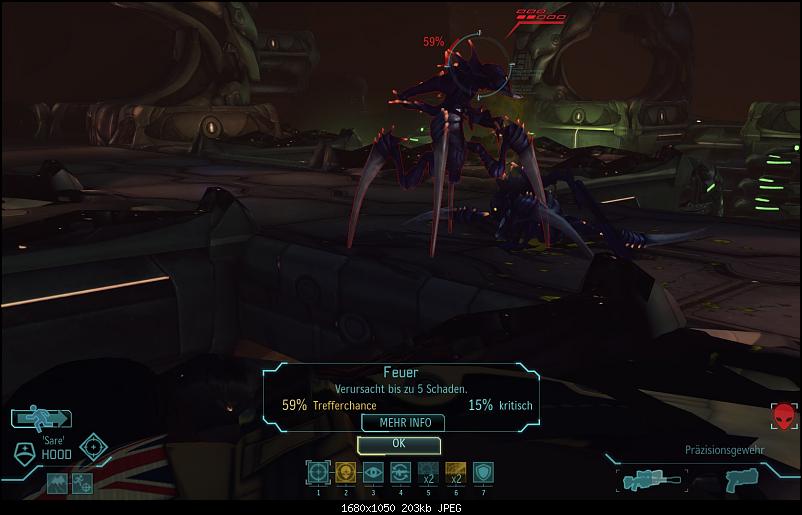
Task: Select the sniper rifle weapon
Action: pyautogui.click(x=650, y=479)
